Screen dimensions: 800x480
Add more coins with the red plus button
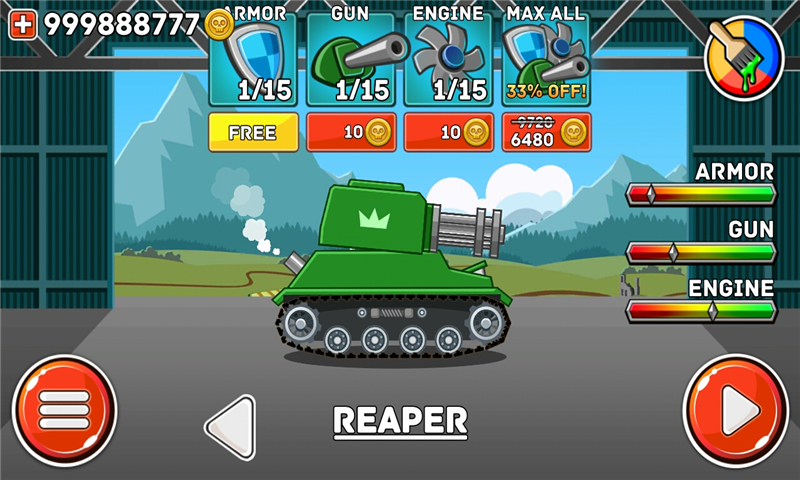[x=23, y=25]
